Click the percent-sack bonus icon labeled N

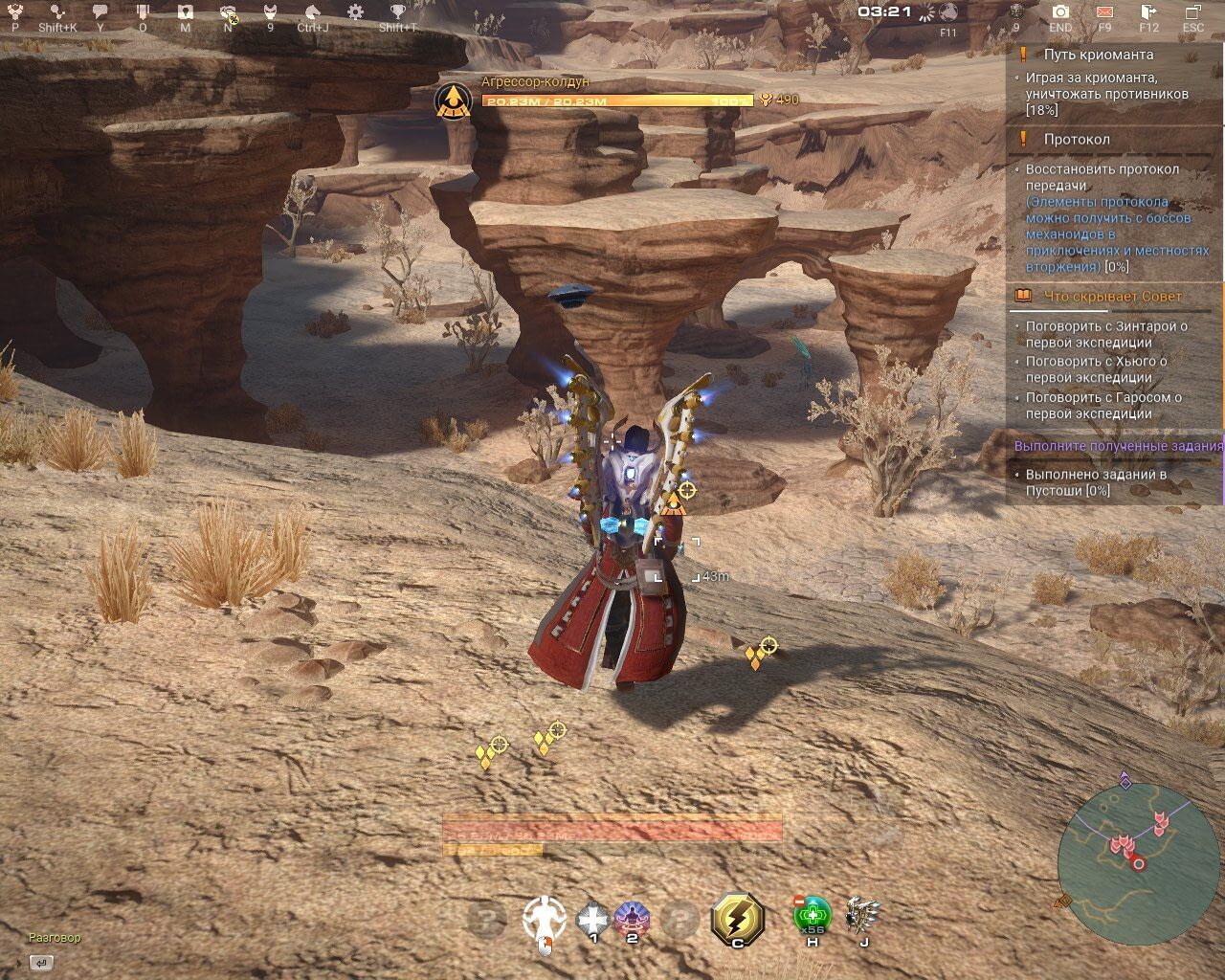228,13
